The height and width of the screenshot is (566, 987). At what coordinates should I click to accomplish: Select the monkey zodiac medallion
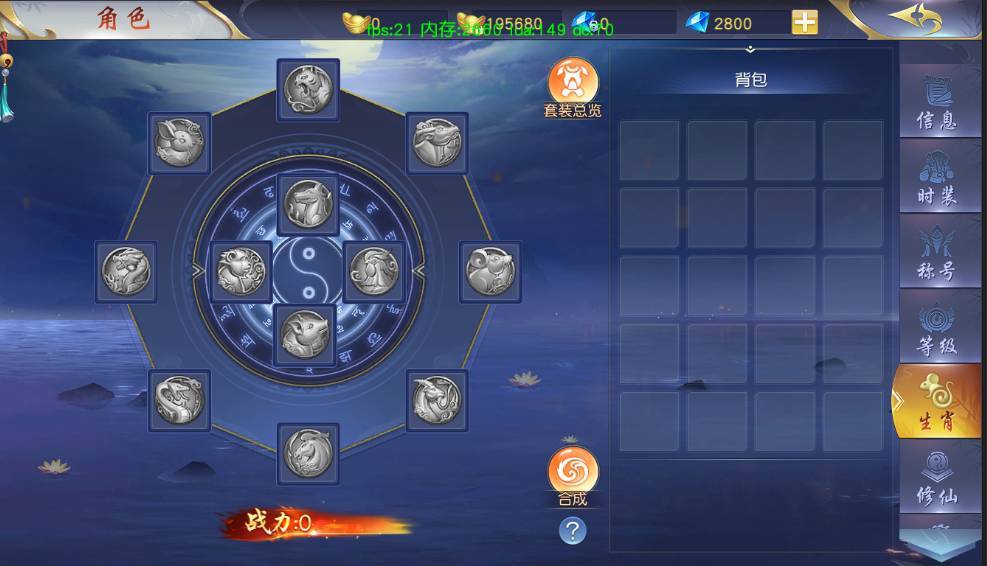pos(242,272)
